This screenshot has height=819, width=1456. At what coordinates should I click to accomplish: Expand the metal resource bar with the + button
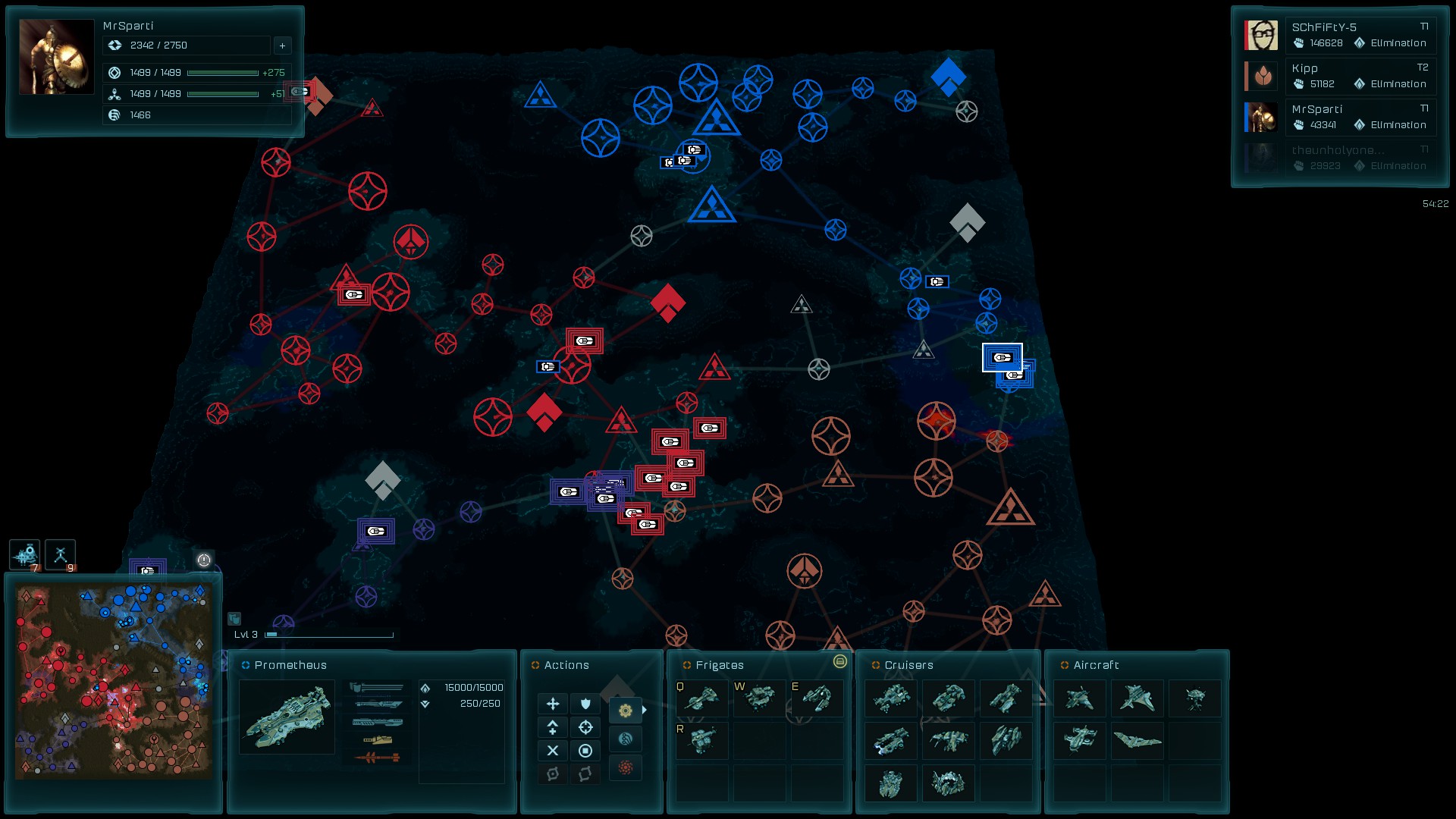[x=282, y=45]
